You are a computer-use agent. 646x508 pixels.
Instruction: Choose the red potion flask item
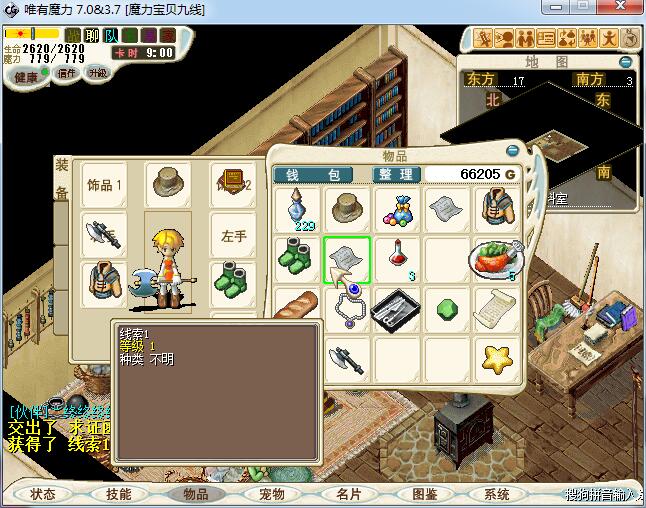pos(396,257)
